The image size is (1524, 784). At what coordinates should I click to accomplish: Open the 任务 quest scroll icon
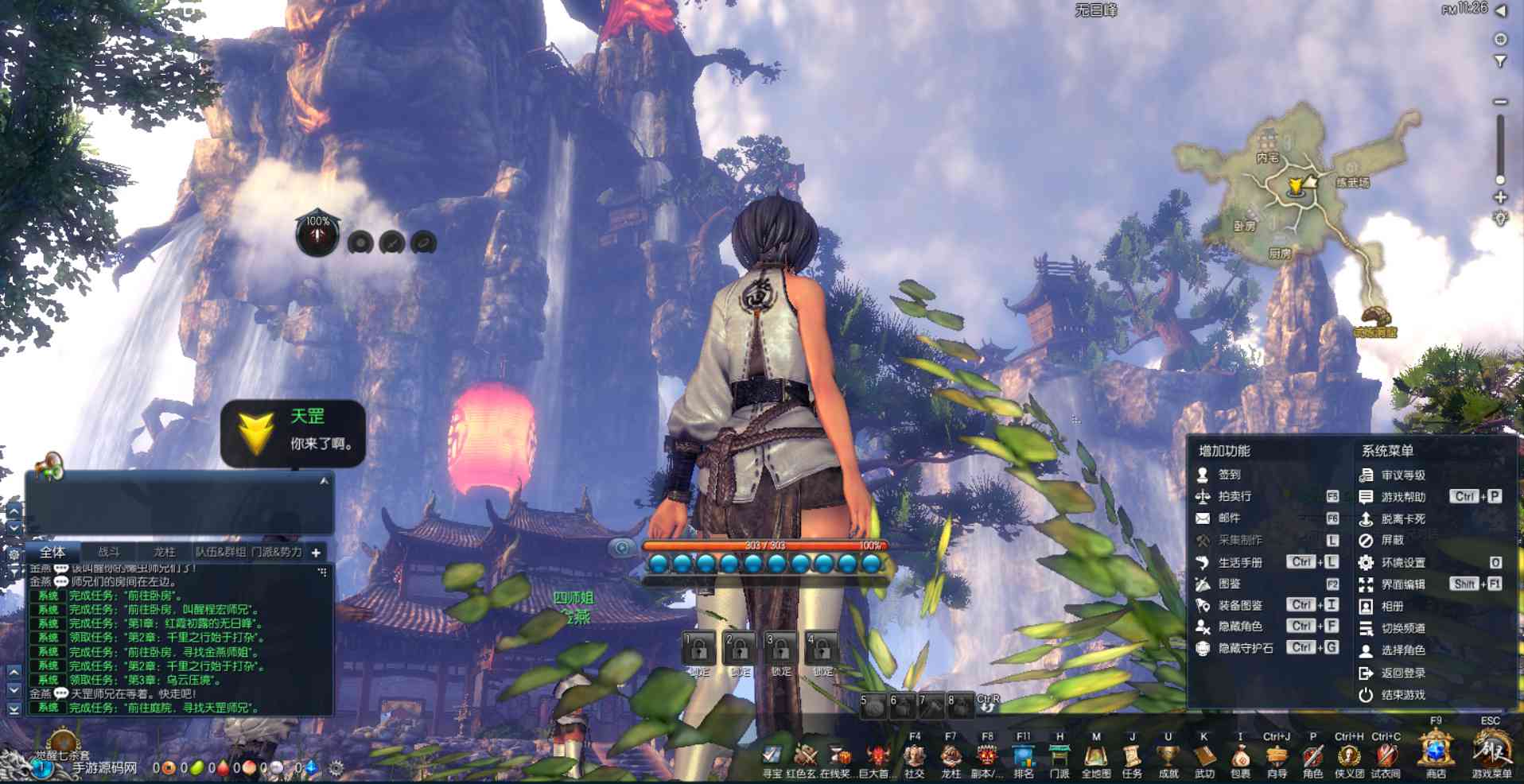(1132, 755)
